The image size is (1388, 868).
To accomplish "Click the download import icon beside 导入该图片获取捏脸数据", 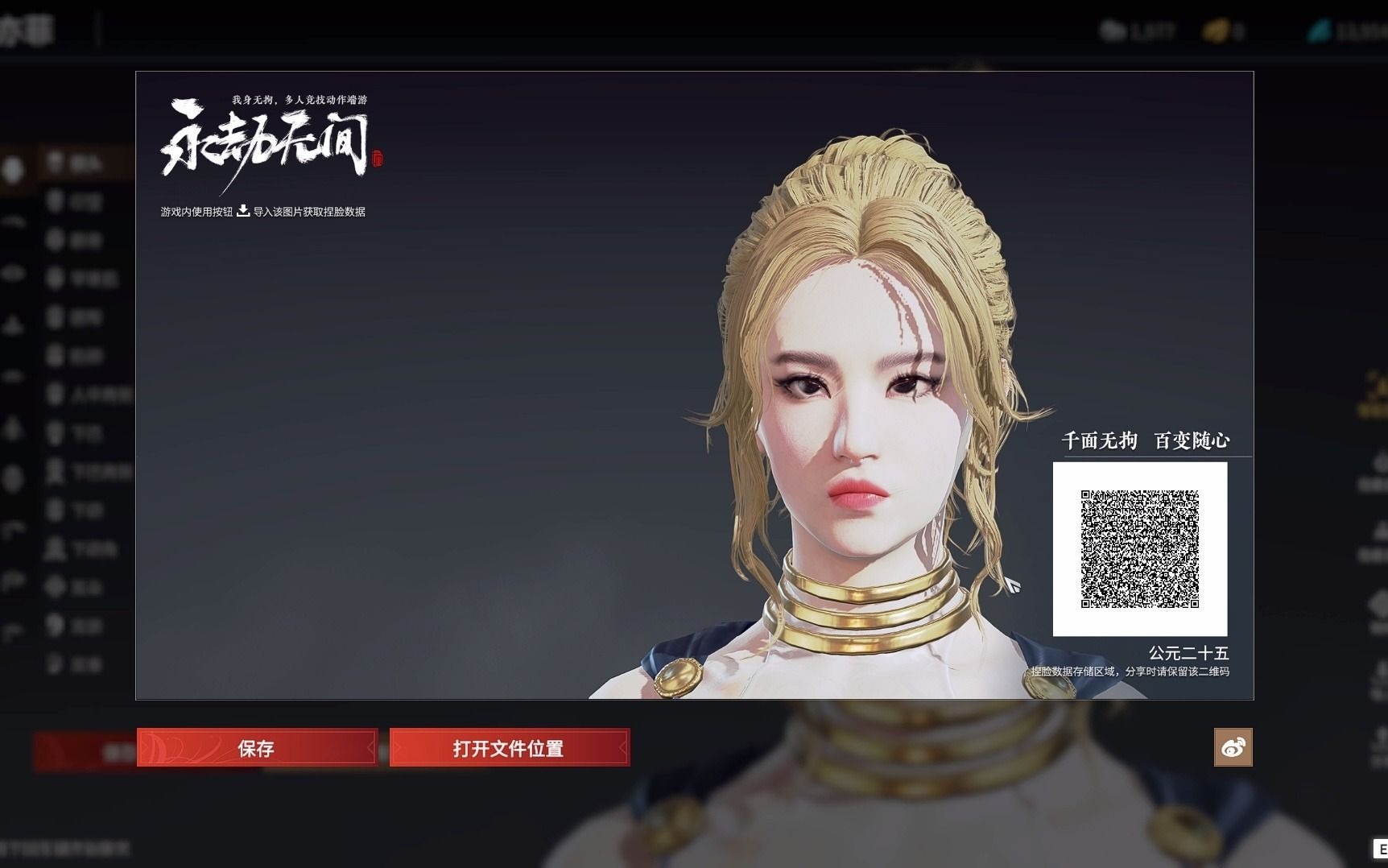I will [x=242, y=213].
